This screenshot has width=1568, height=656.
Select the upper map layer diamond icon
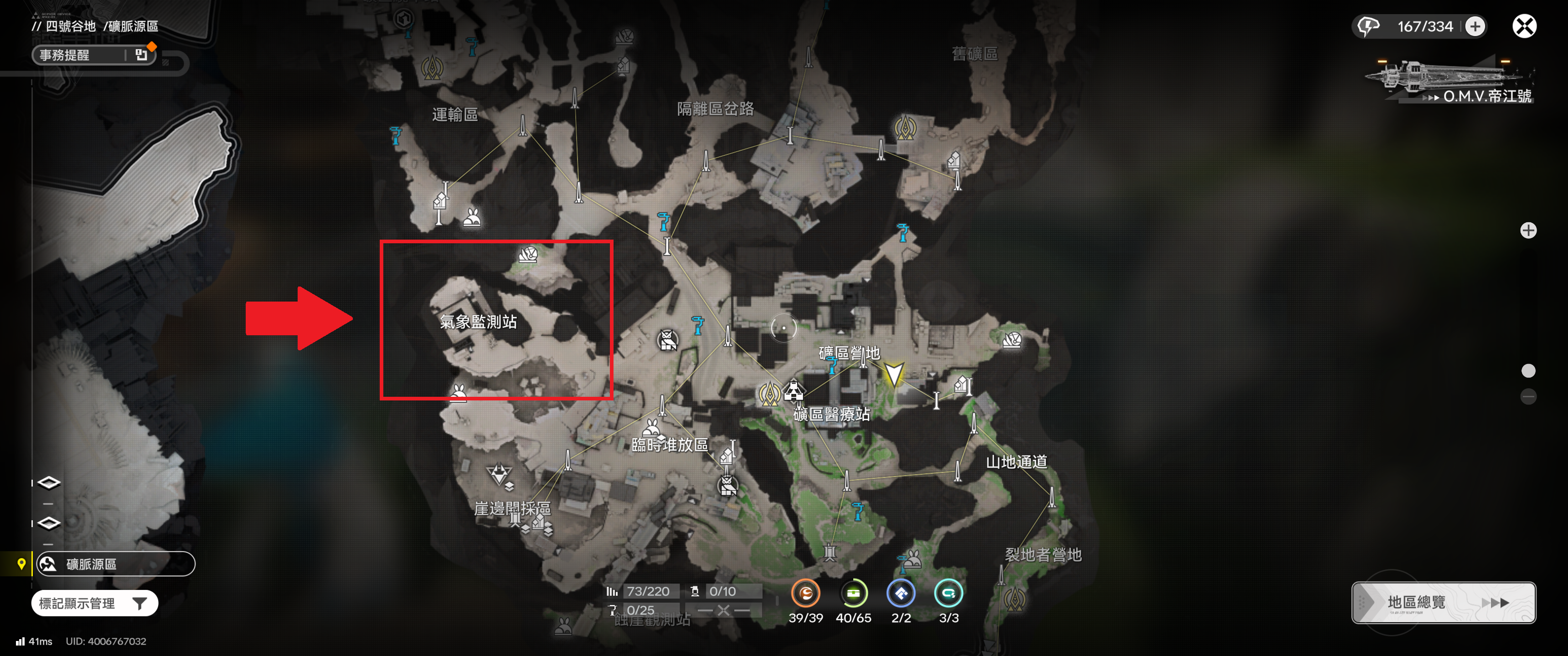point(49,482)
